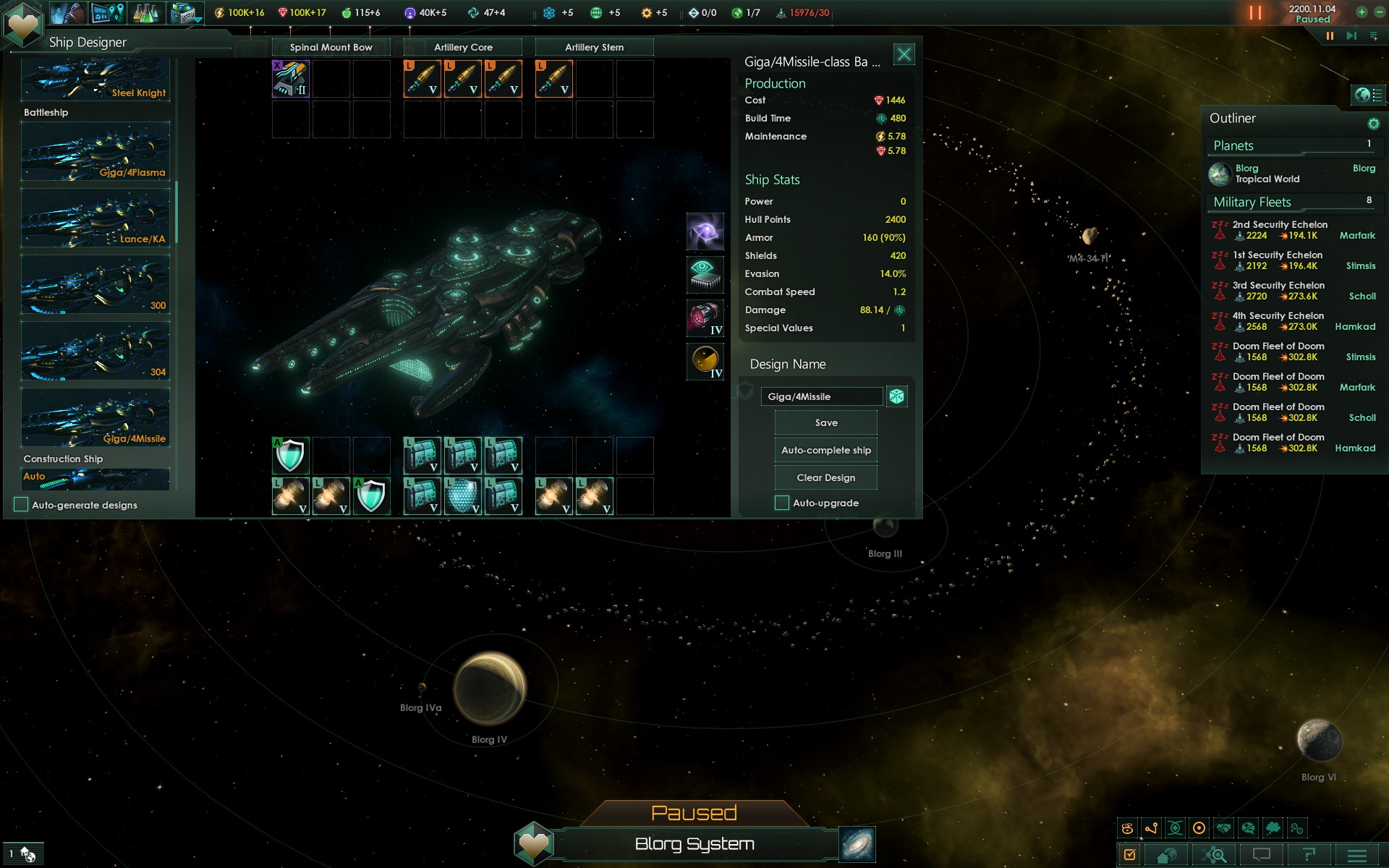Open the Artillery Core section selector
This screenshot has height=868, width=1389.
[x=463, y=48]
